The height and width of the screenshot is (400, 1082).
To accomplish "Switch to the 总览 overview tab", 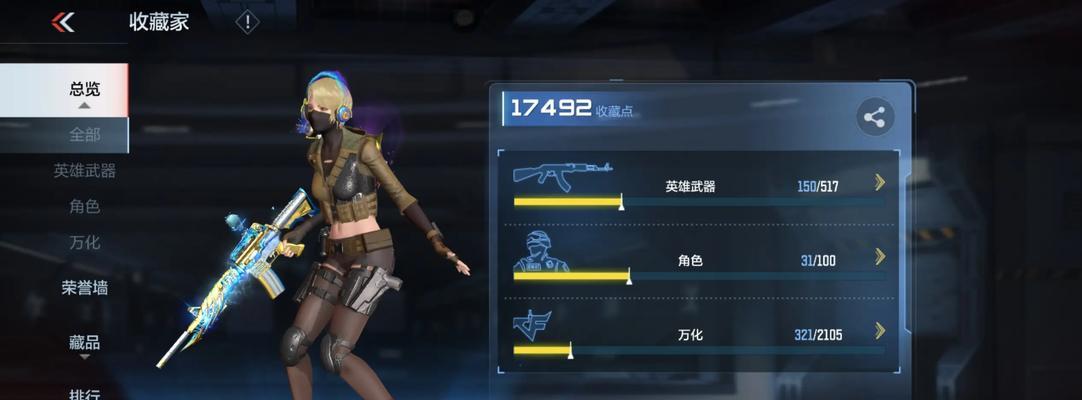I will tap(84, 89).
